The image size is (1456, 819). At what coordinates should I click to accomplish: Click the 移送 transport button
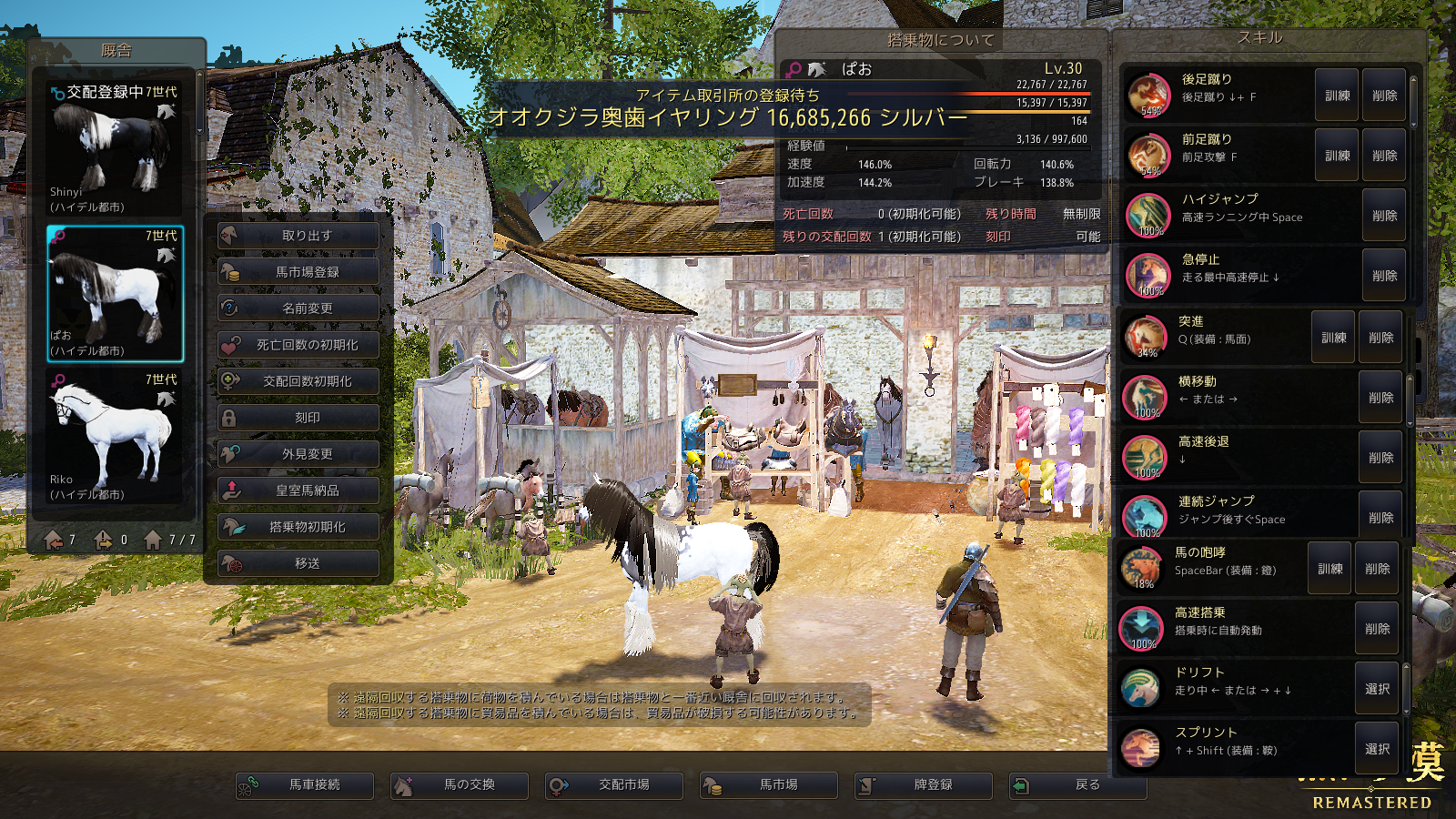tap(298, 563)
